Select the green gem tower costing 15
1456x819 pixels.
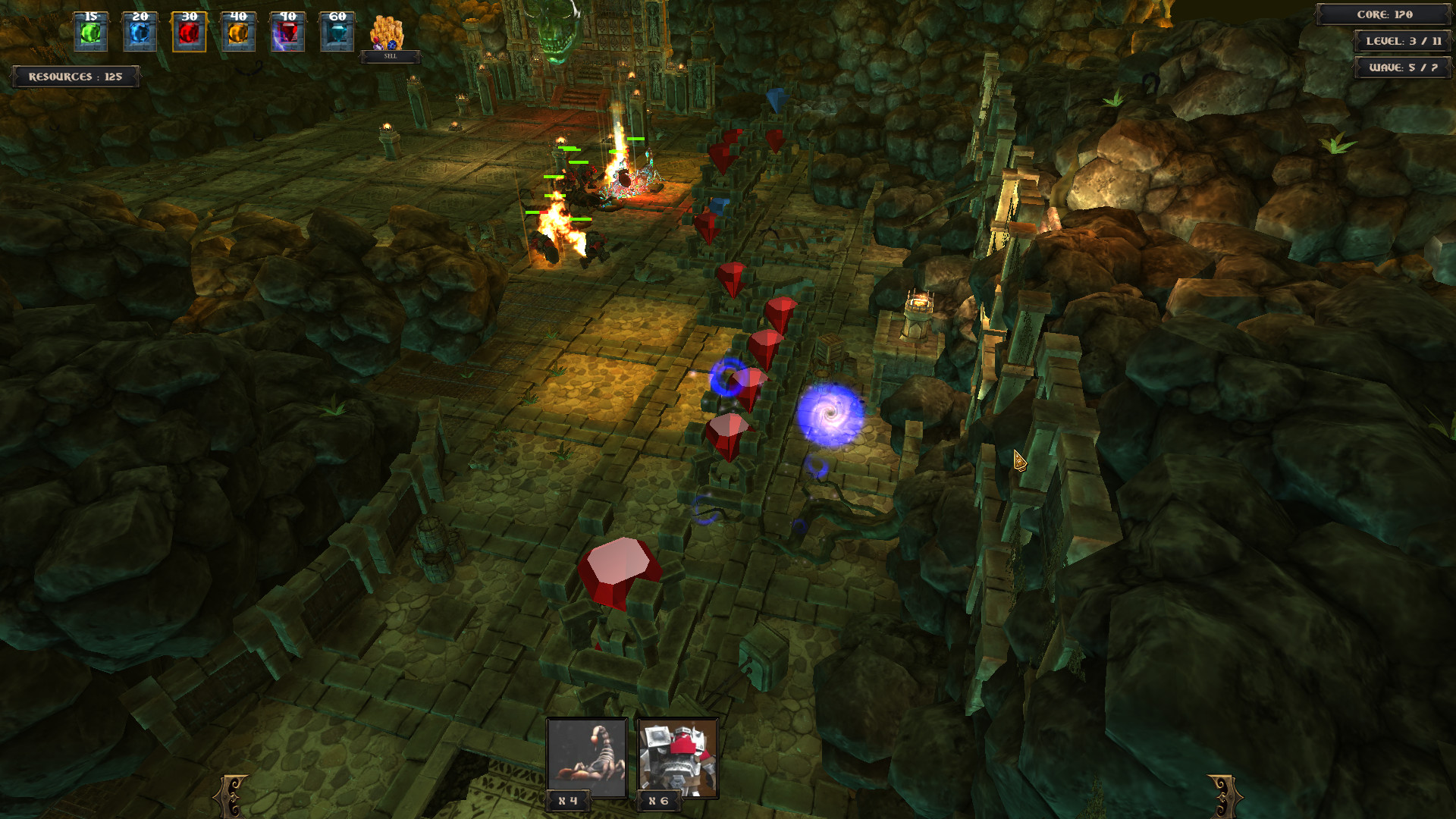[x=91, y=32]
